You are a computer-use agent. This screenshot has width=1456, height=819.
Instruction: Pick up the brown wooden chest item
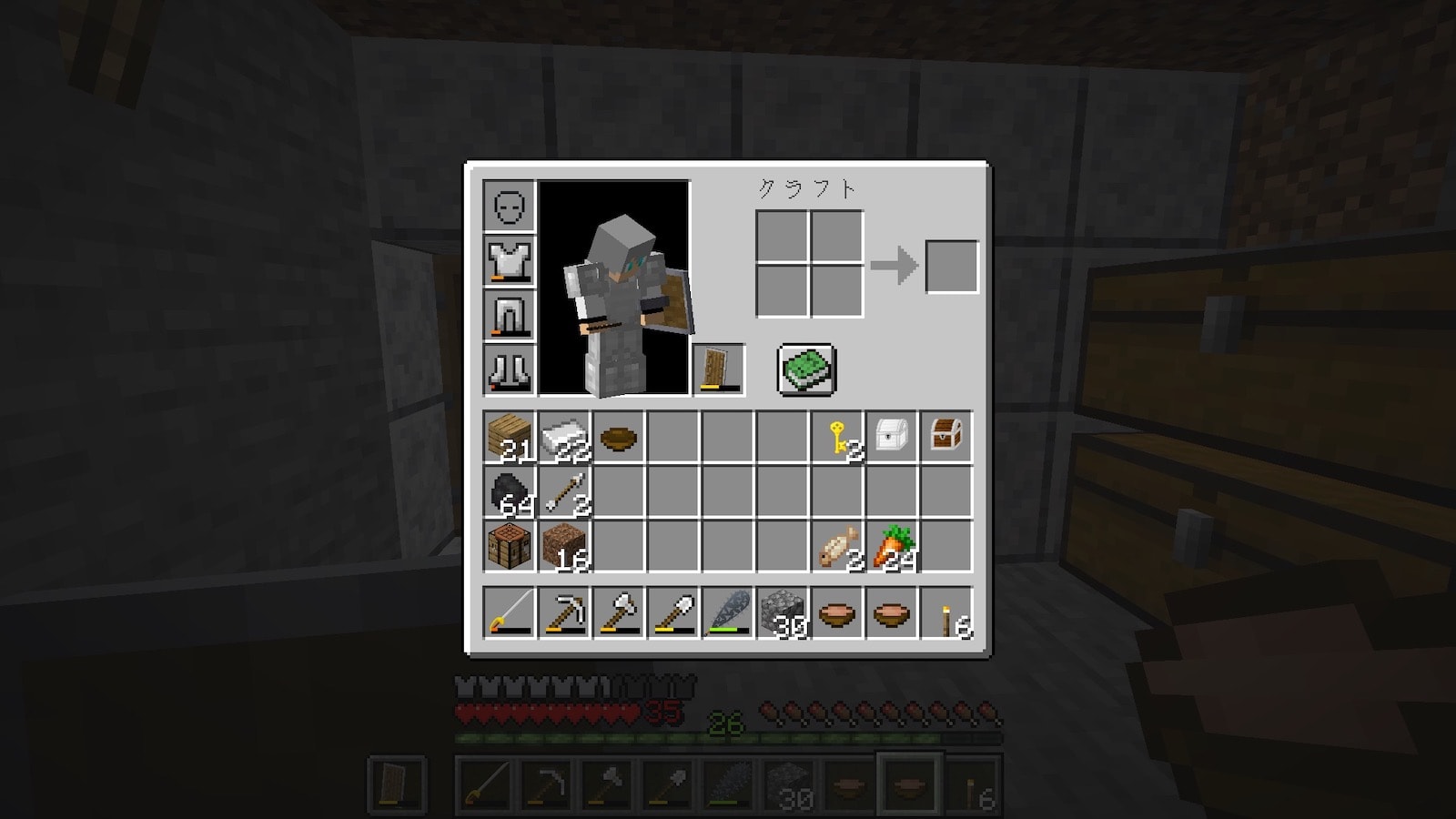tap(946, 438)
